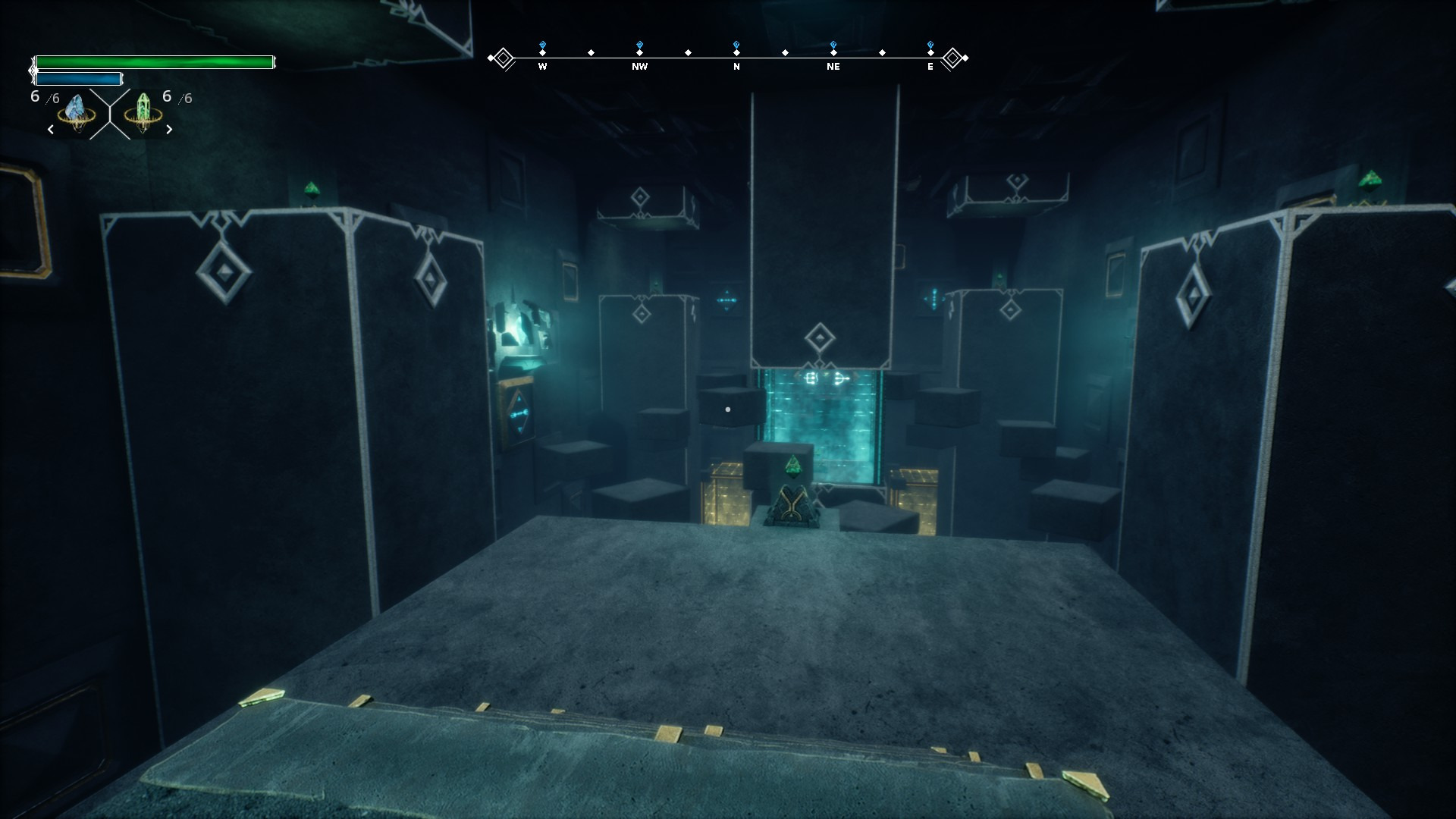Select the blue crystal item icon

(77, 112)
